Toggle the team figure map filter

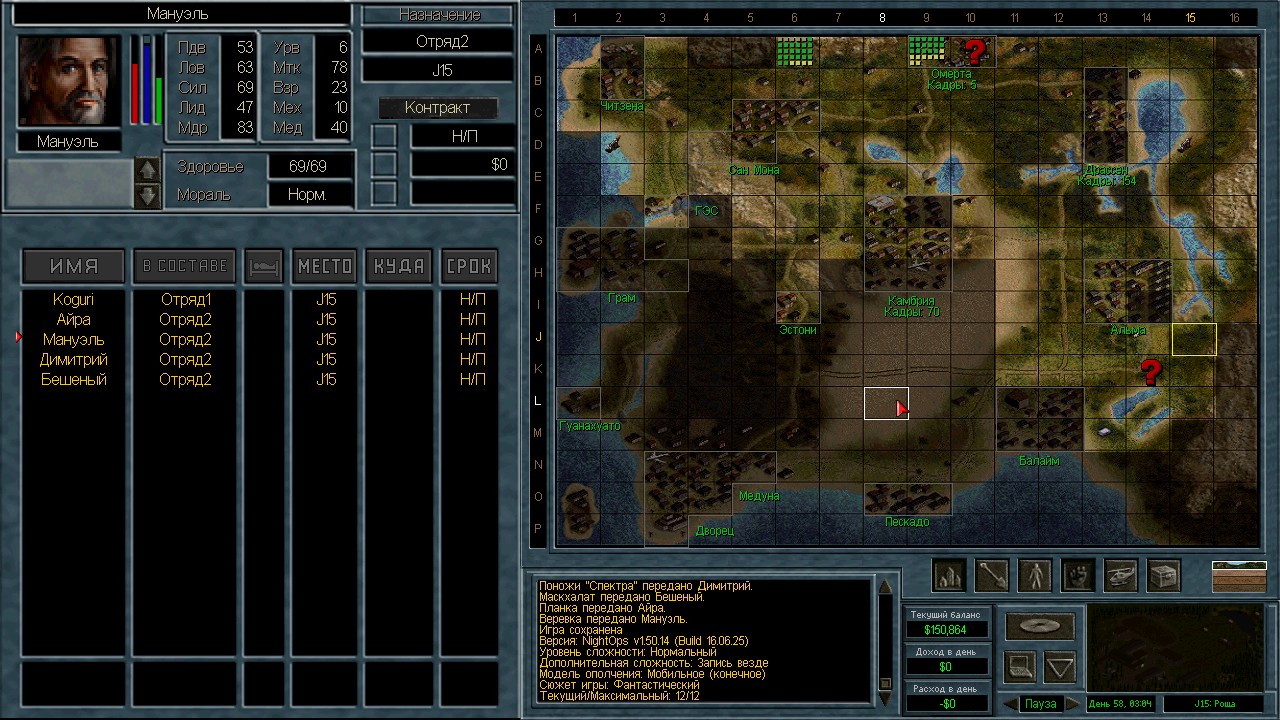pos(1035,575)
